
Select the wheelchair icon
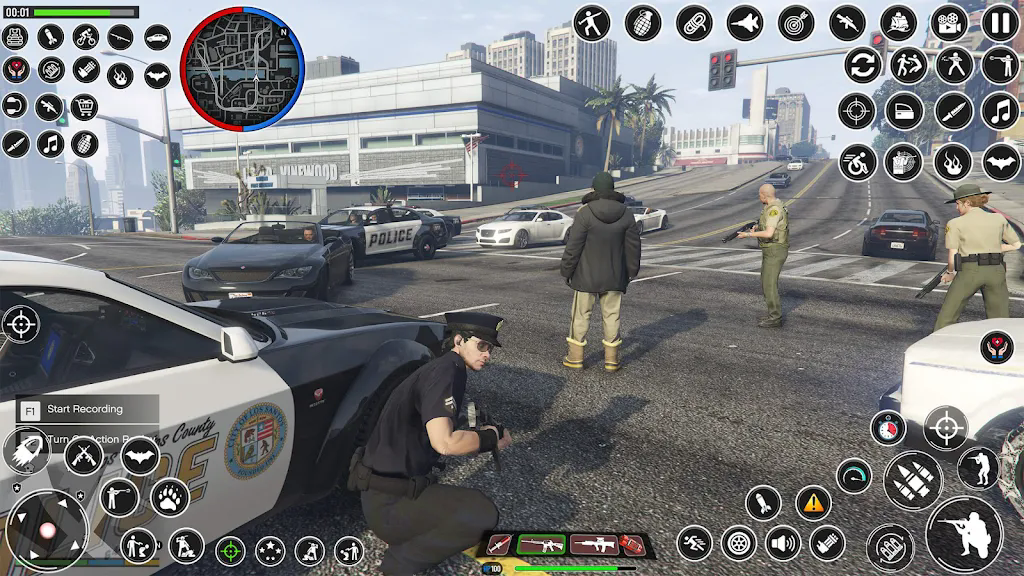(857, 162)
